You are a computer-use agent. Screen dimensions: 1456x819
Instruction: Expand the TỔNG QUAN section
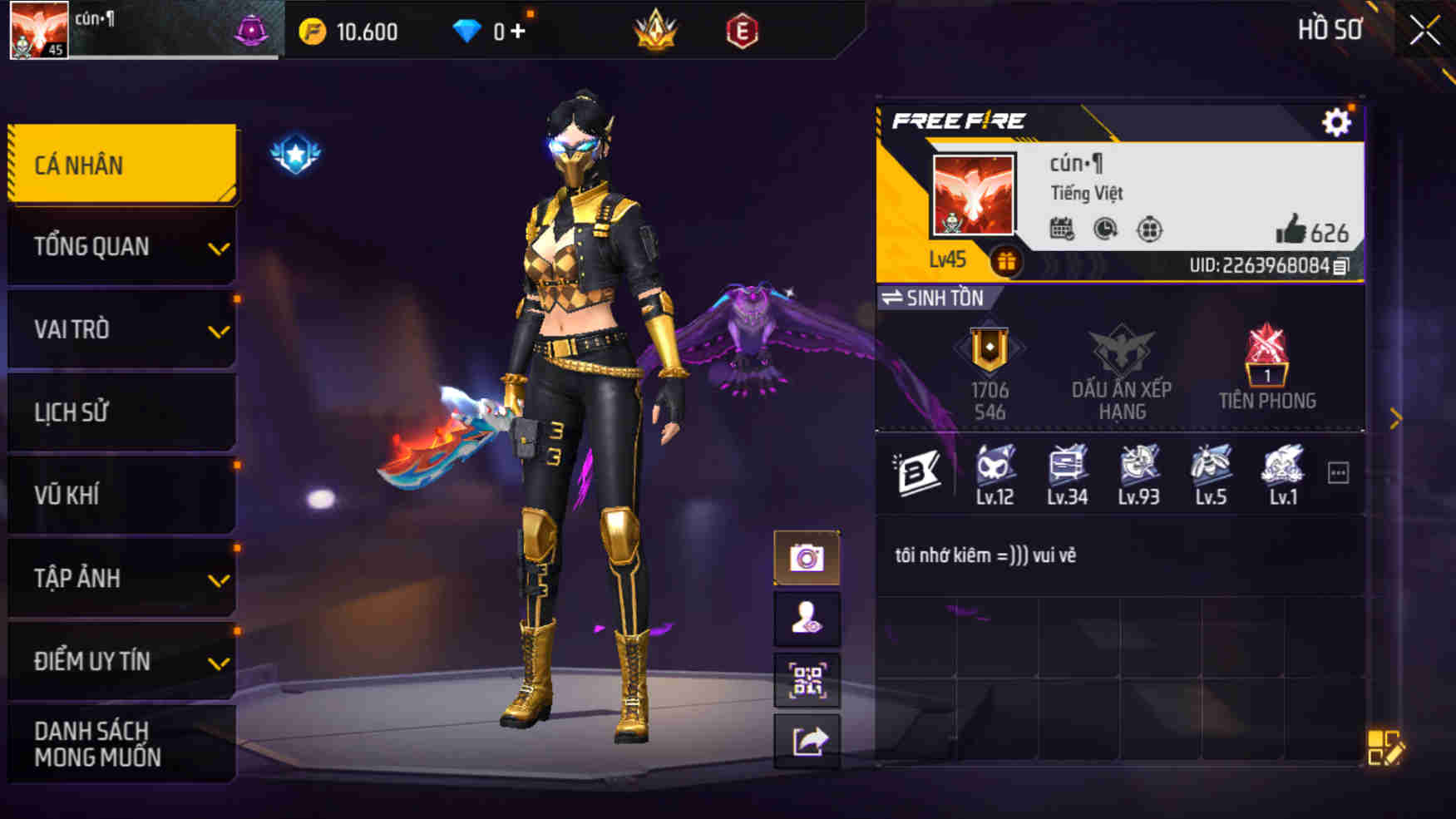pos(121,246)
